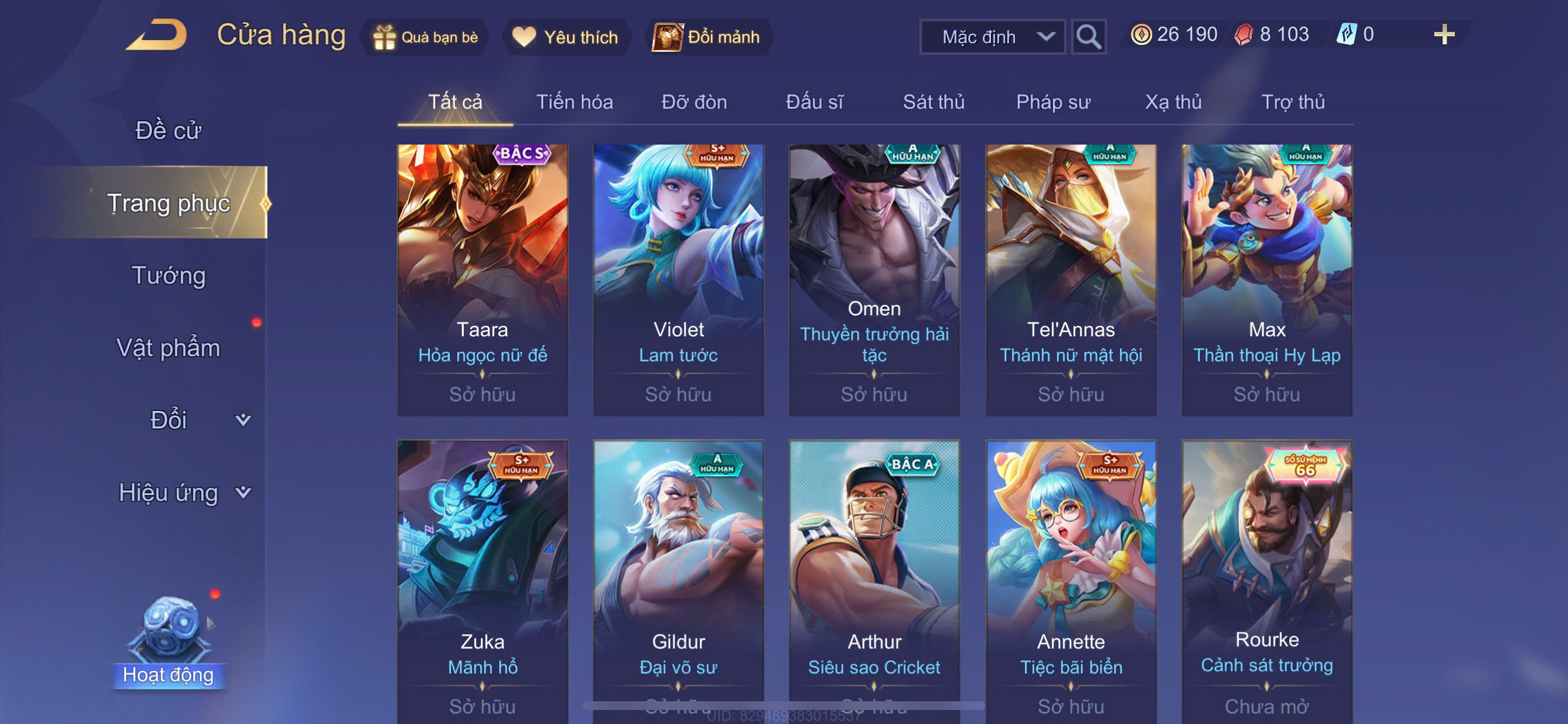Choose the Violet Lam tước skin card
Screen dimensions: 1568x724
pyautogui.click(x=678, y=280)
